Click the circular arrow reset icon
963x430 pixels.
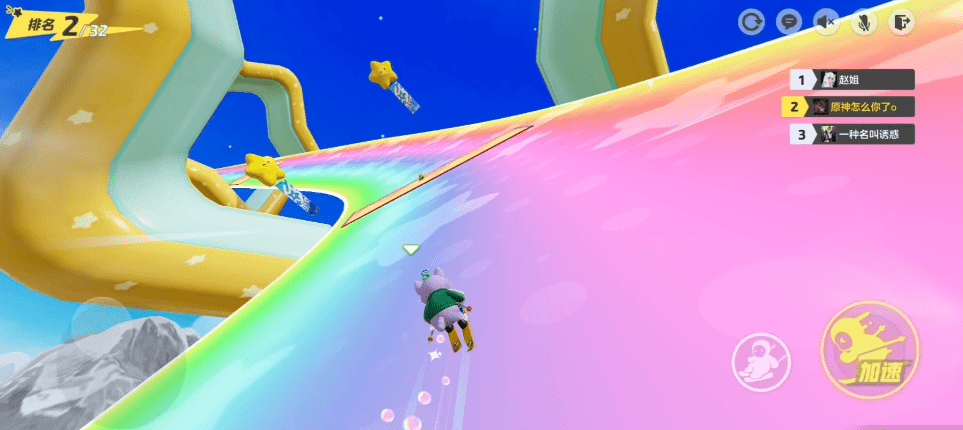751,22
